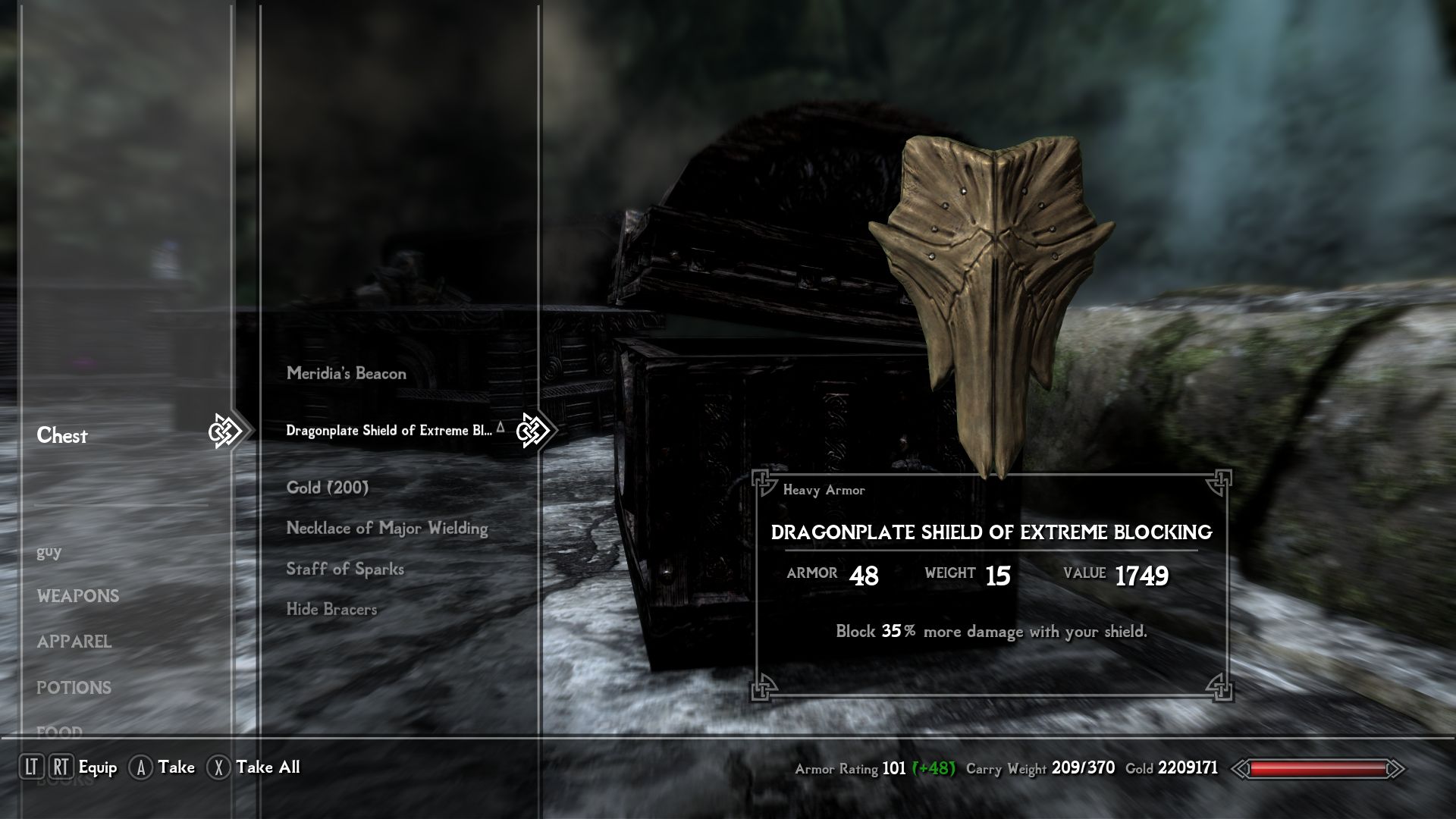The height and width of the screenshot is (819, 1456).
Task: Switch to the WEAPONS category
Action: tap(78, 597)
